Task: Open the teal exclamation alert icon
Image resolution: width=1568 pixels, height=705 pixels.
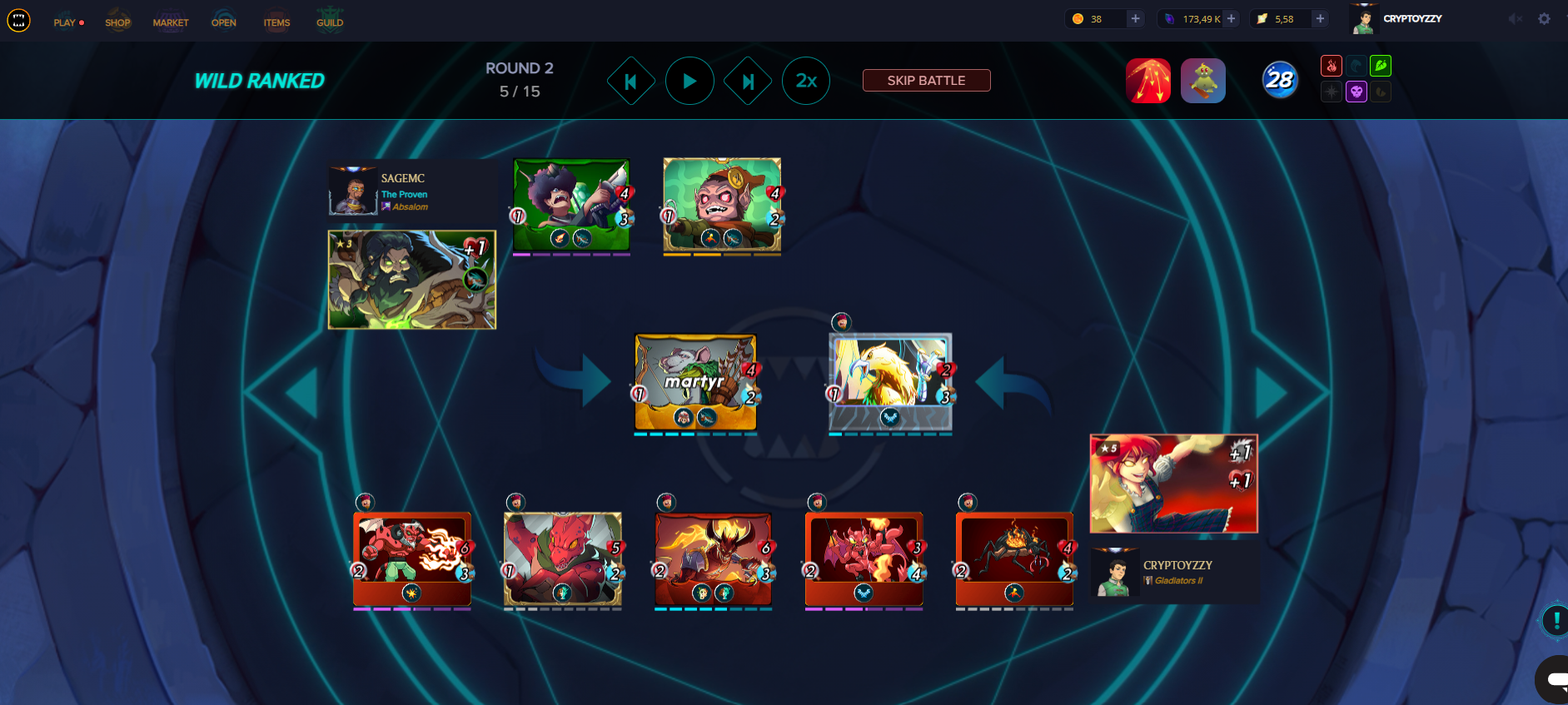Action: [1556, 620]
